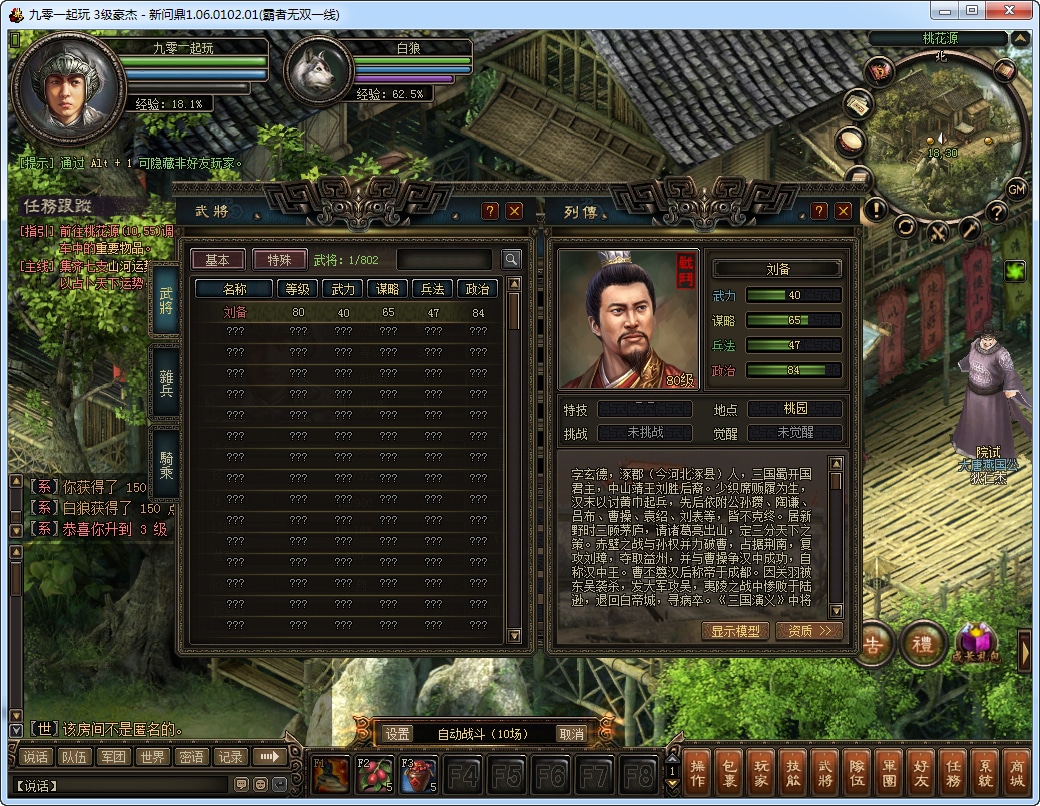Viewport: 1040px width, 806px height.
Task: Open the 雜兵 side tab
Action: pyautogui.click(x=166, y=383)
